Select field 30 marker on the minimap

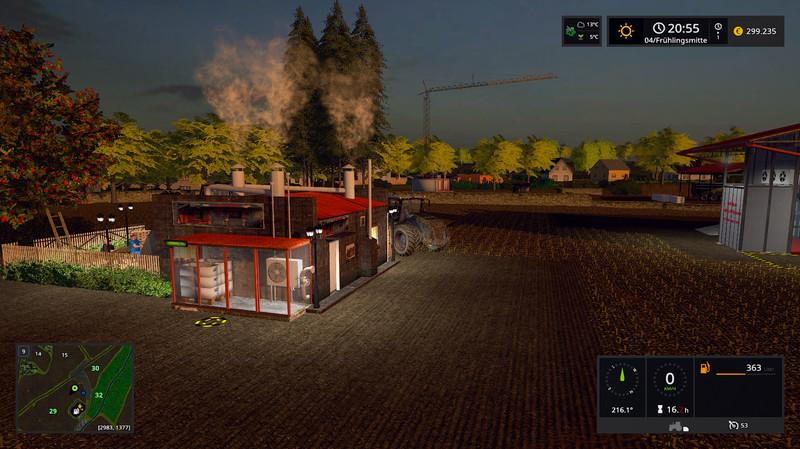(95, 369)
